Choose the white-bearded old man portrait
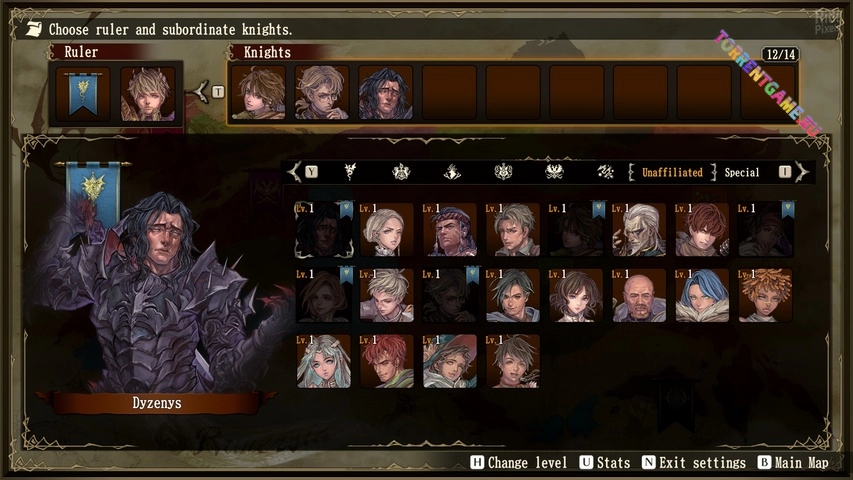Screen dimensions: 853x480 pos(638,230)
